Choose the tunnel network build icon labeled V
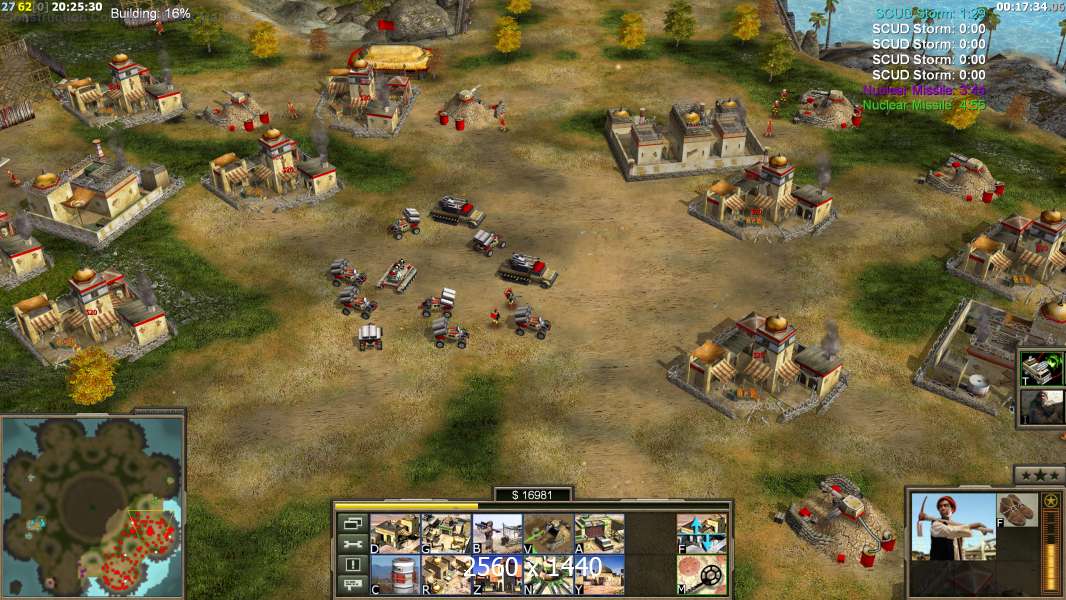This screenshot has height=600, width=1066. [x=548, y=533]
